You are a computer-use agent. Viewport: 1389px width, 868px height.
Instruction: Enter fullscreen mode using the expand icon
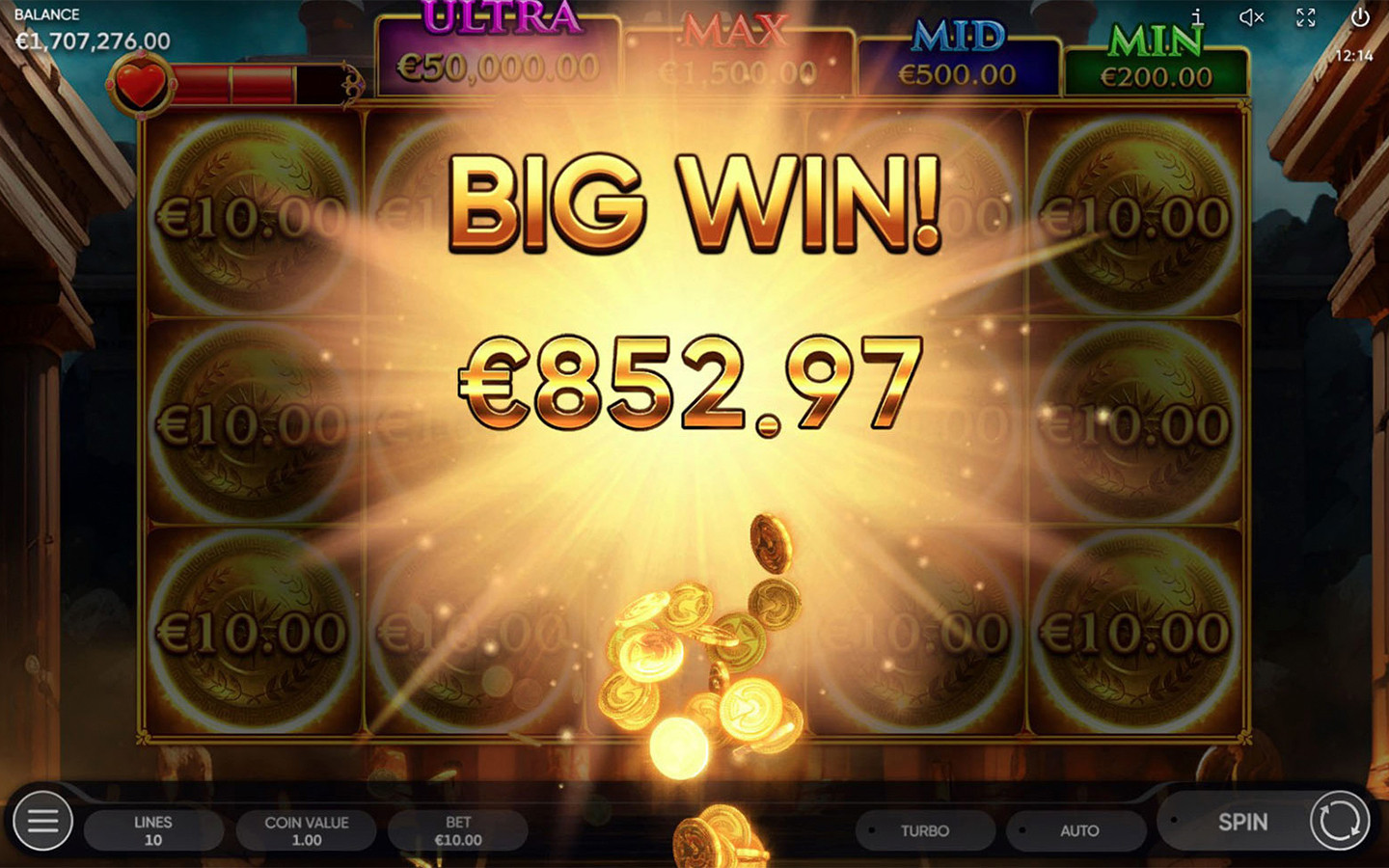1307,16
